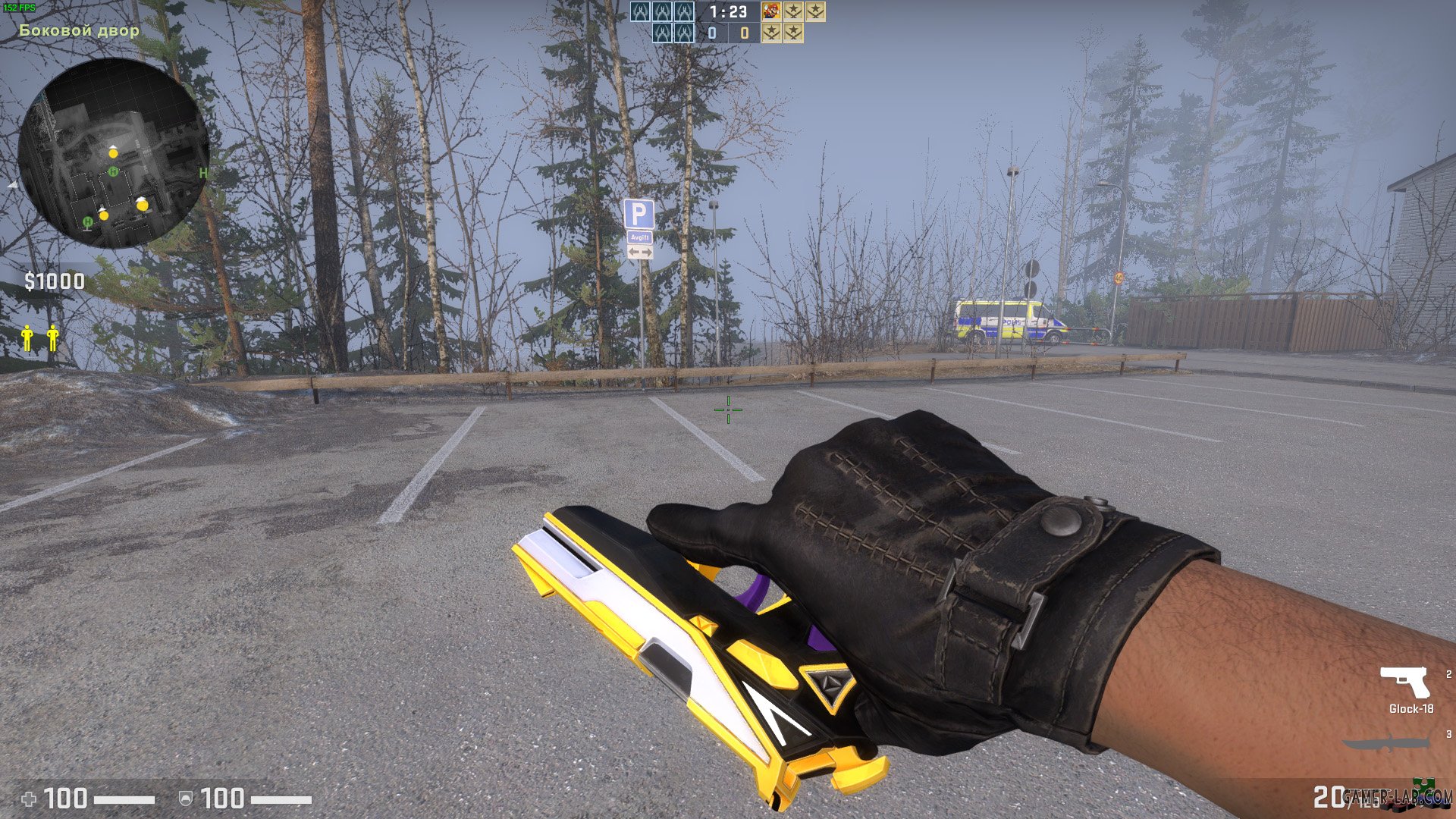Click the yellow CT alive-player icon
This screenshot has width=1456, height=819.
click(26, 337)
